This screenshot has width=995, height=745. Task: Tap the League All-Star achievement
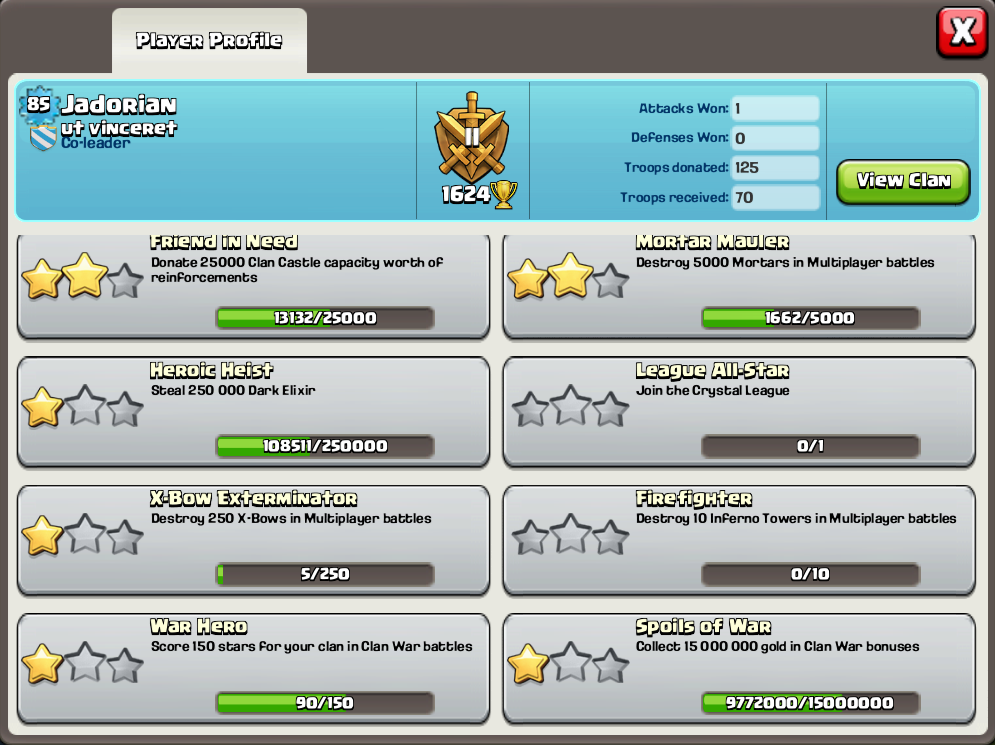point(738,411)
